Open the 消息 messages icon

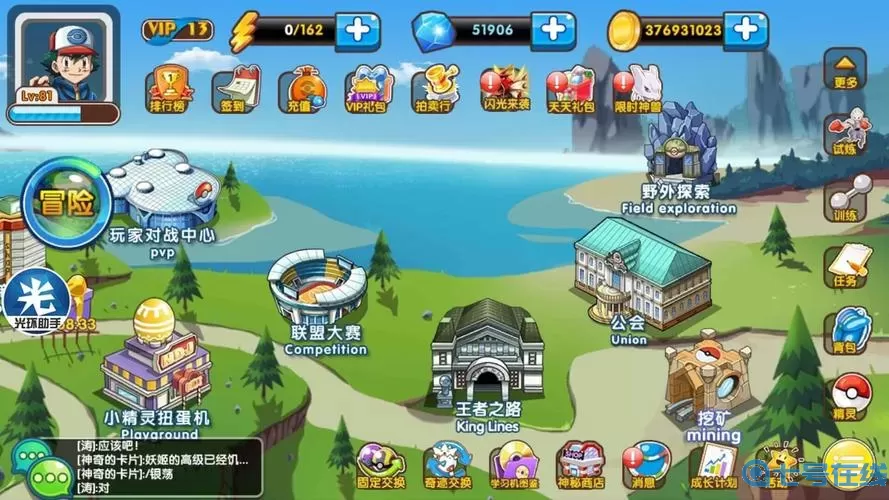pyautogui.click(x=644, y=464)
